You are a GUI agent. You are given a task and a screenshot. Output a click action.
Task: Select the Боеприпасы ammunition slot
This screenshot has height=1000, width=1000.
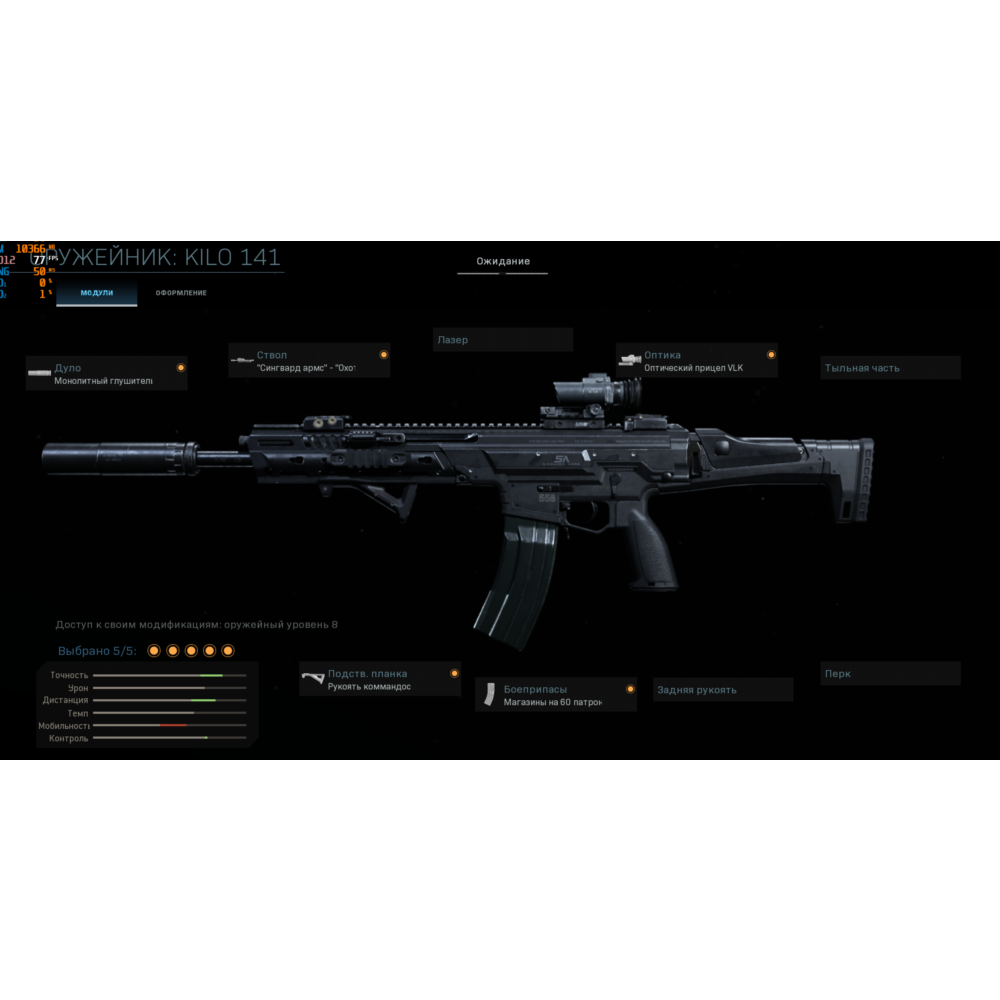tap(556, 695)
